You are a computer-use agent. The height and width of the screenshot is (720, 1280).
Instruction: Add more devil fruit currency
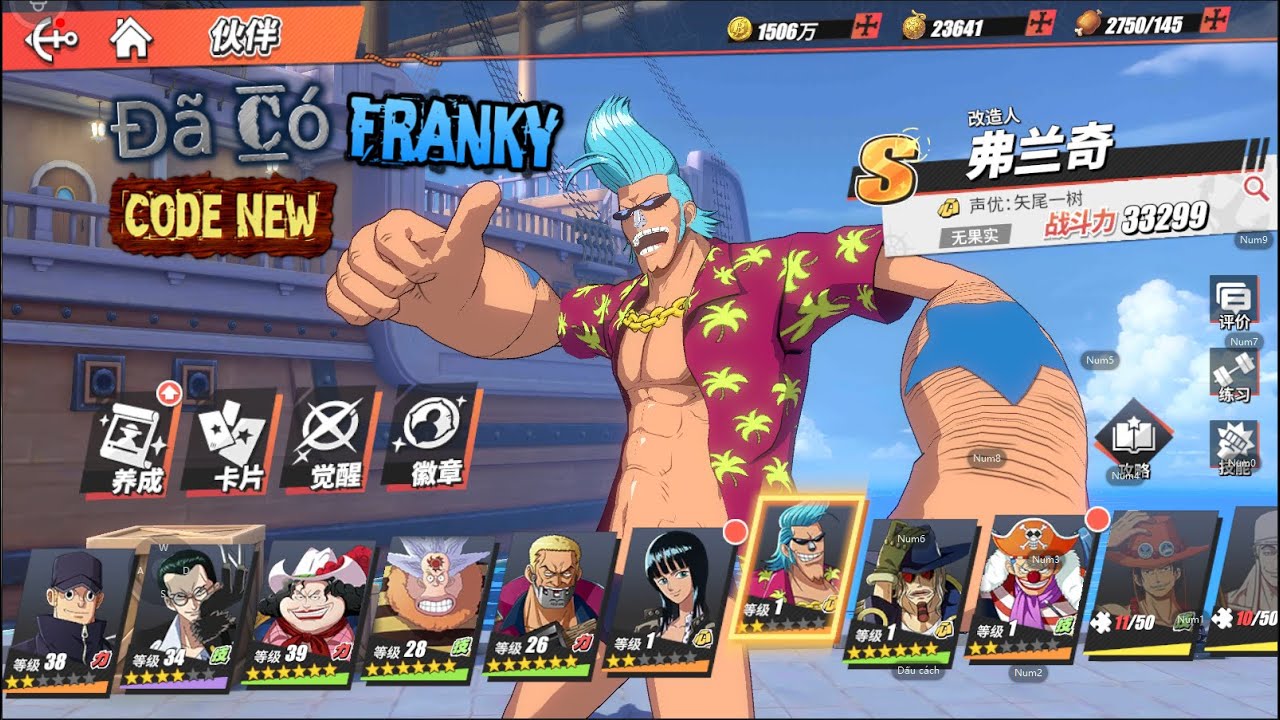coord(1040,23)
